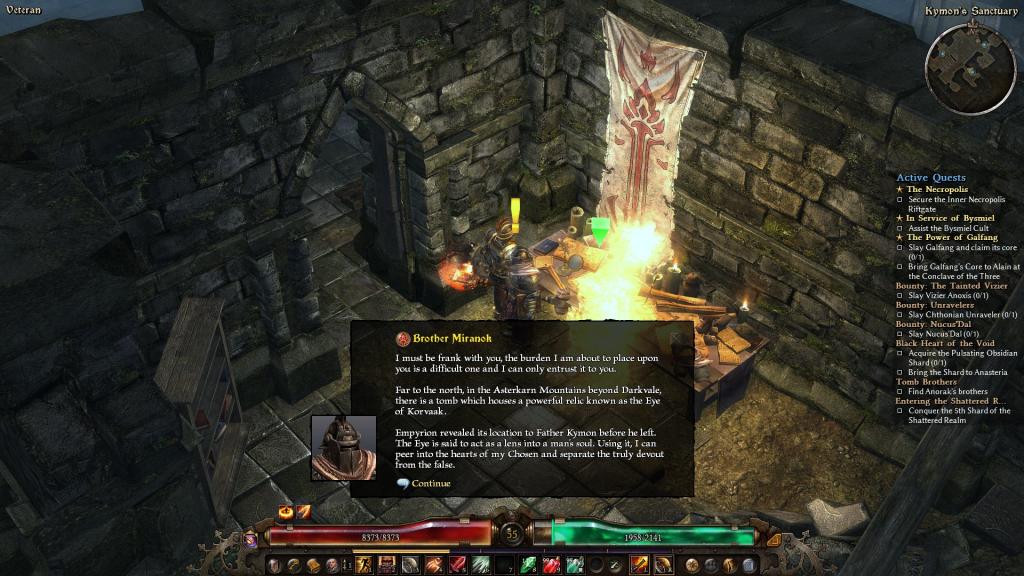Open the circular minimap of Kymon's Sanctuary
The height and width of the screenshot is (576, 1024).
click(x=969, y=68)
